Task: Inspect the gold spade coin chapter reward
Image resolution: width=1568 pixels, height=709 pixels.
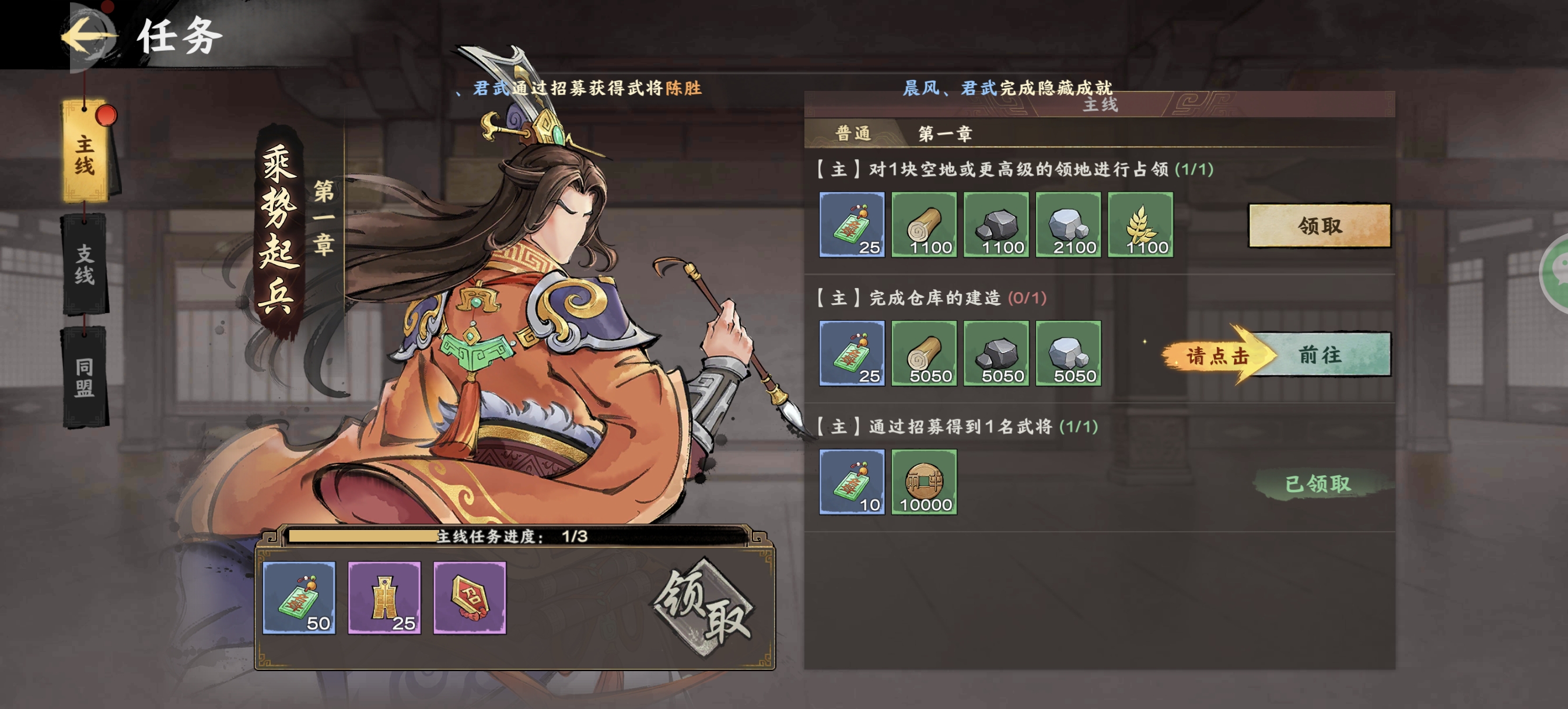Action: [x=384, y=598]
